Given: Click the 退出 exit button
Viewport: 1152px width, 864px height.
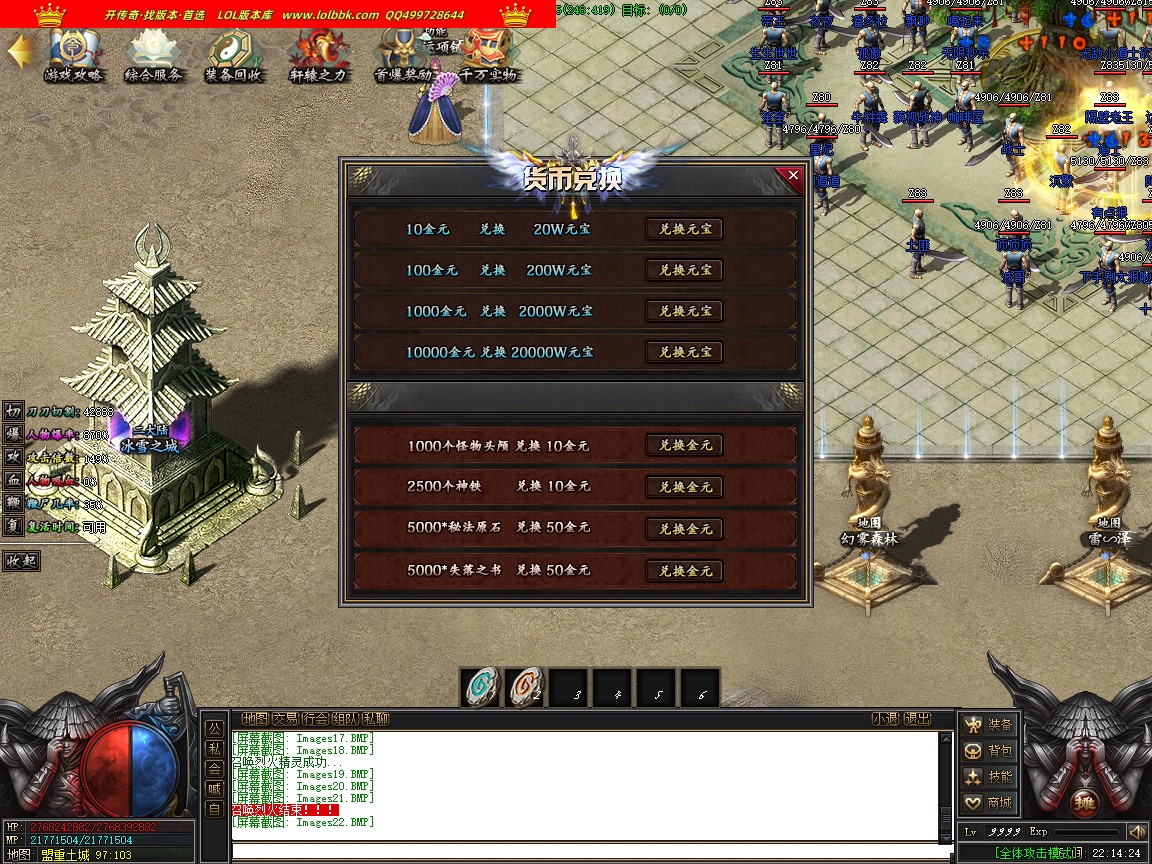Looking at the screenshot, I should coord(917,718).
